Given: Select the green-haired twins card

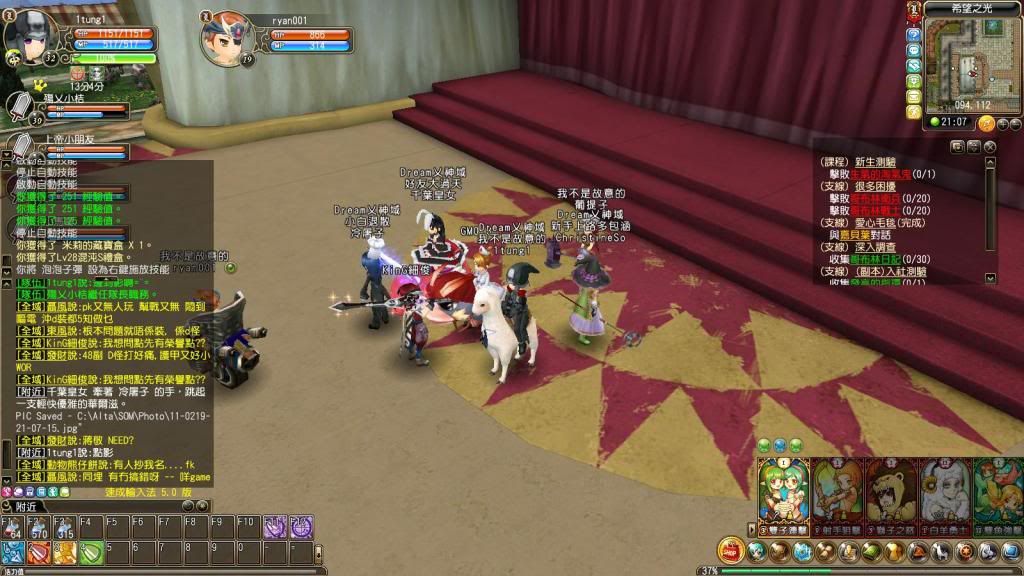Looking at the screenshot, I should click(783, 488).
